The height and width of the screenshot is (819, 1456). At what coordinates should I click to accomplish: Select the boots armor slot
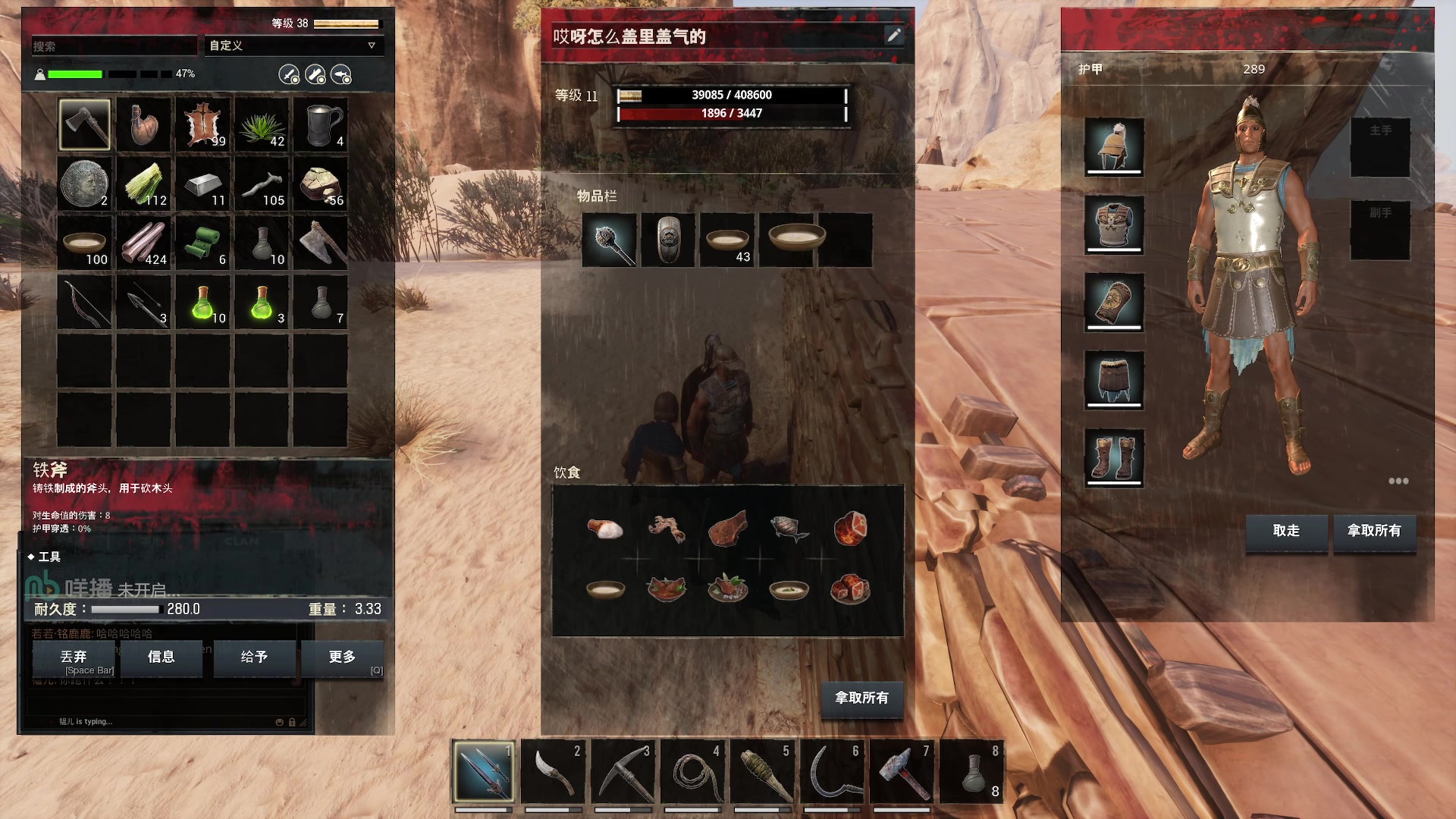pyautogui.click(x=1113, y=457)
